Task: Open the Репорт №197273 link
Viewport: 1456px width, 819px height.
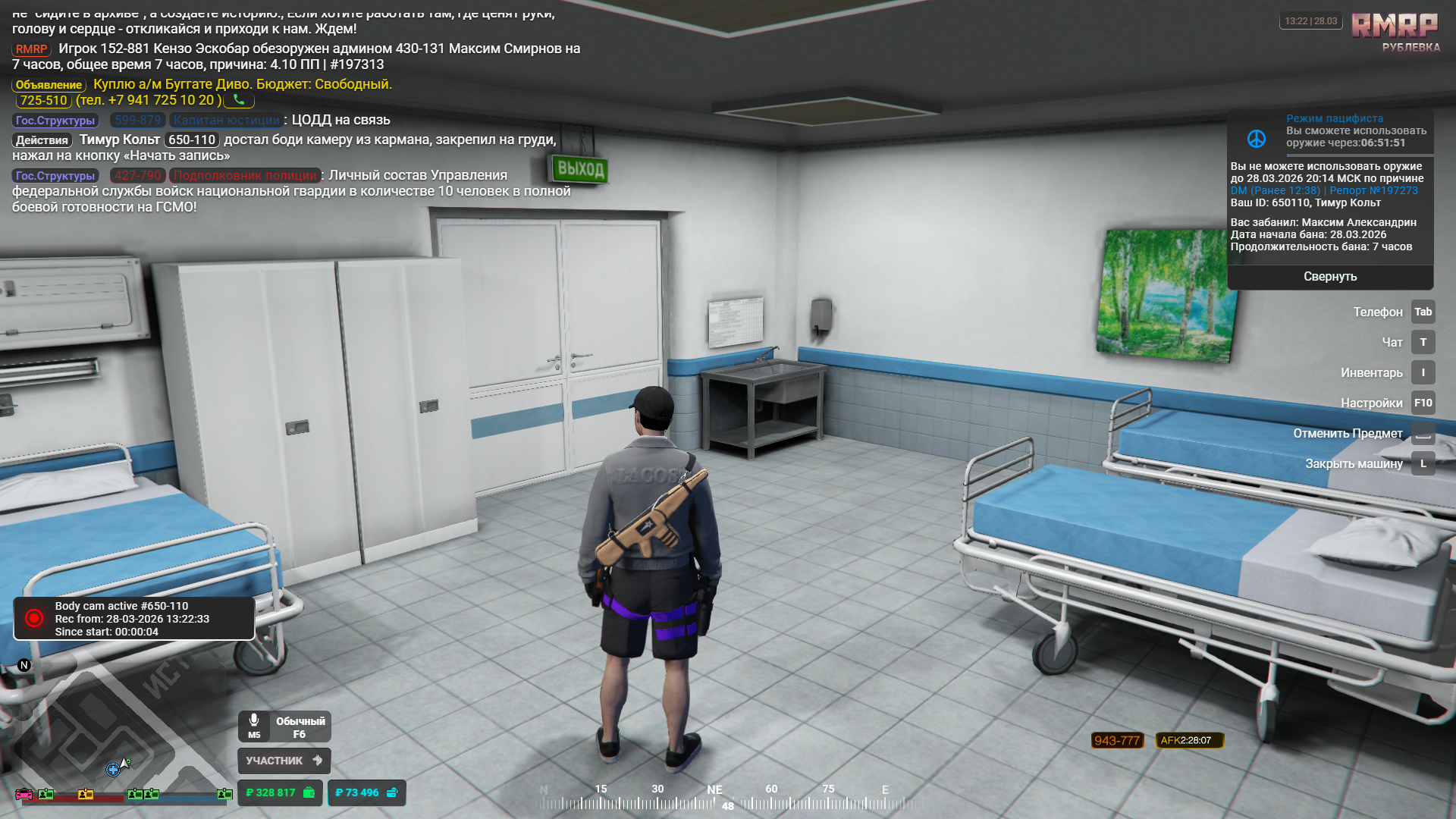Action: (1373, 190)
